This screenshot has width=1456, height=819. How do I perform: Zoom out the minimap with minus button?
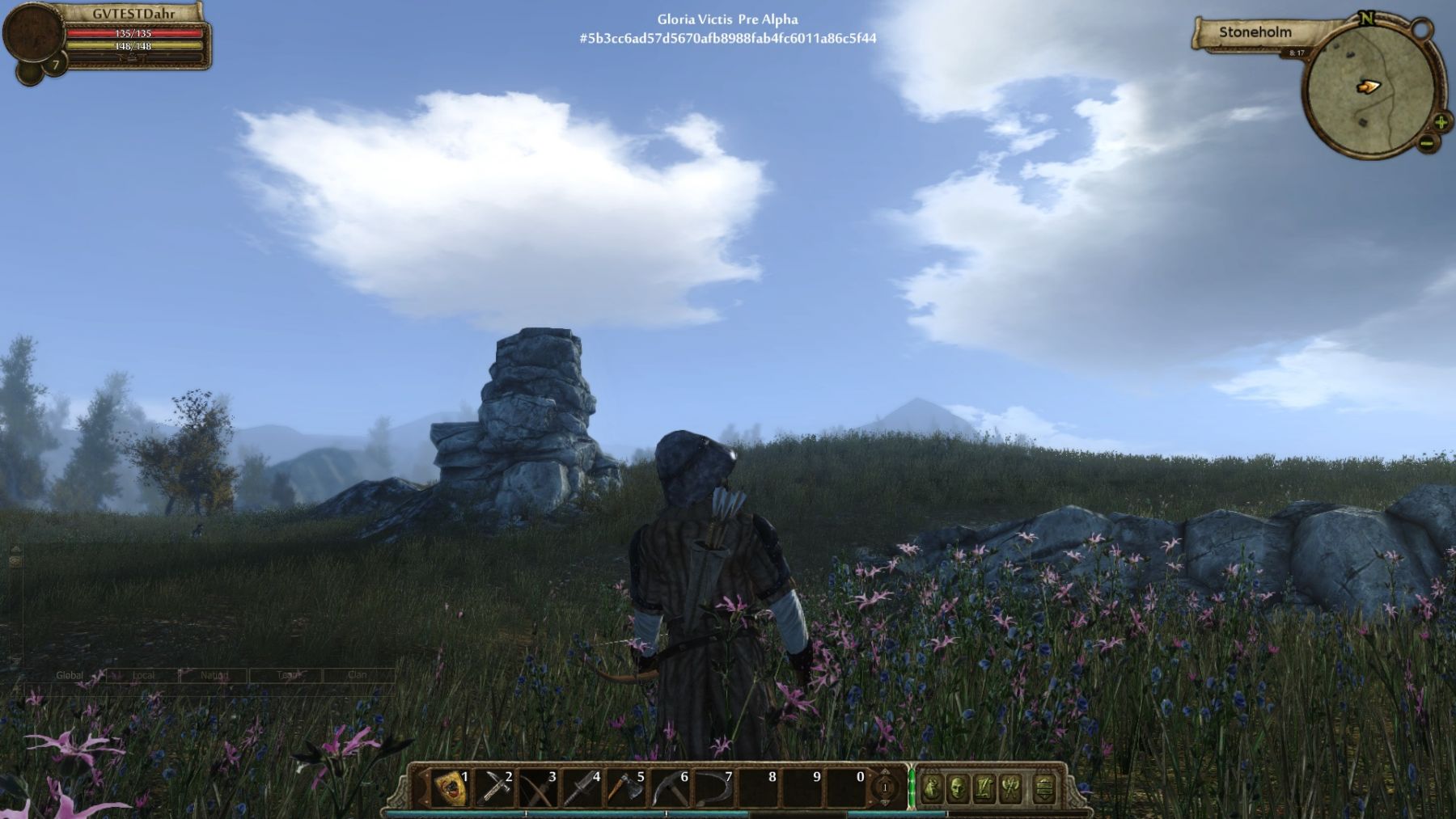pyautogui.click(x=1427, y=144)
